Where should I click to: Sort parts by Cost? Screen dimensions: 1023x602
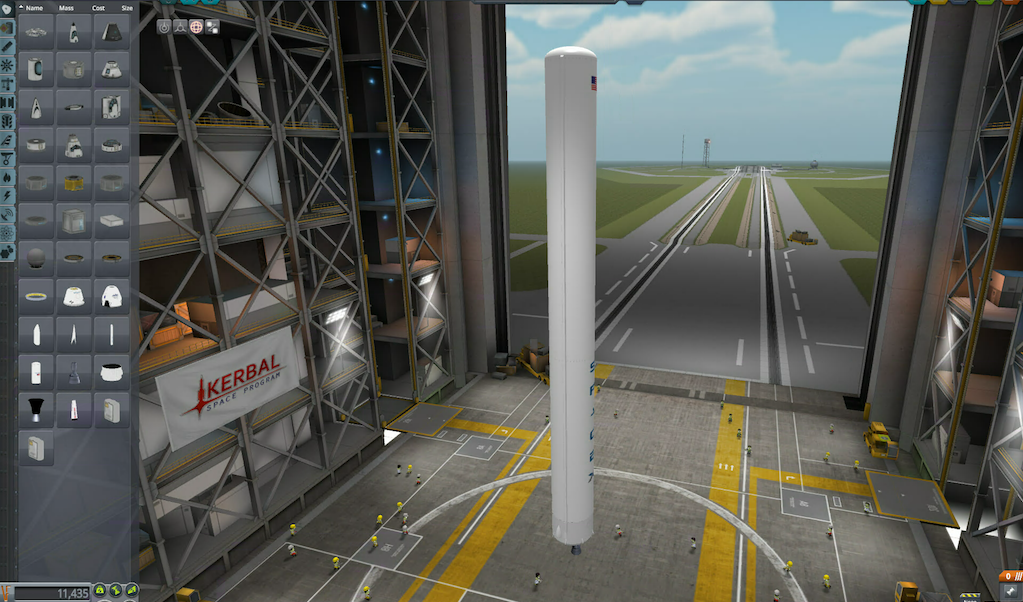point(97,7)
